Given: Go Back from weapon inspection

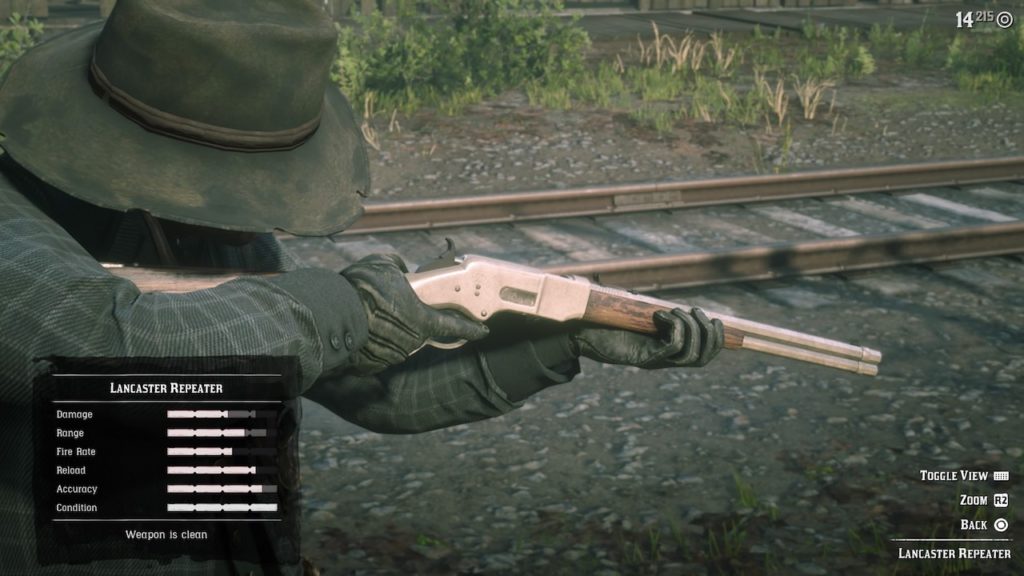Looking at the screenshot, I should coord(975,524).
